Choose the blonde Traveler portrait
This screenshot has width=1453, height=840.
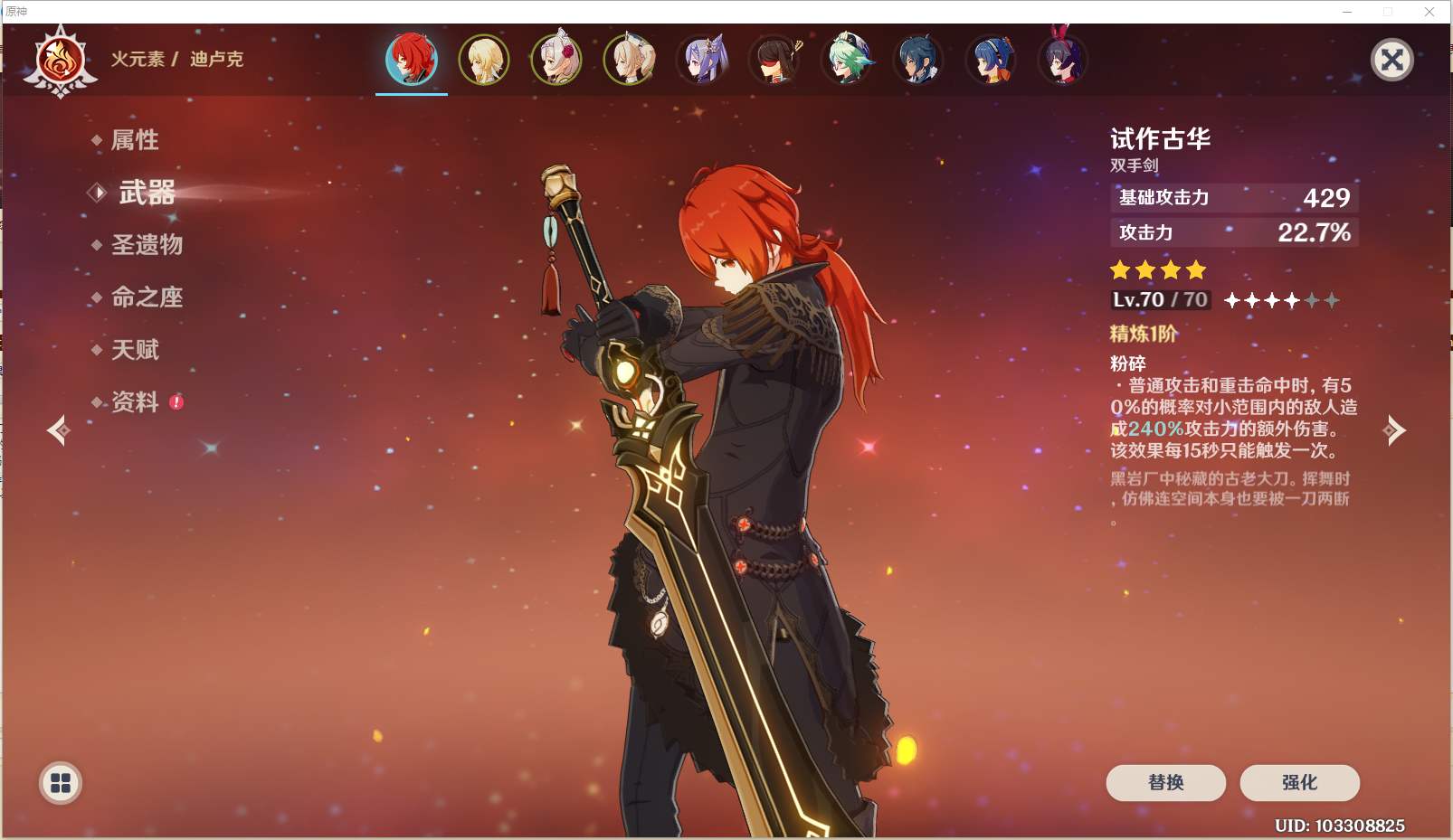coord(484,60)
